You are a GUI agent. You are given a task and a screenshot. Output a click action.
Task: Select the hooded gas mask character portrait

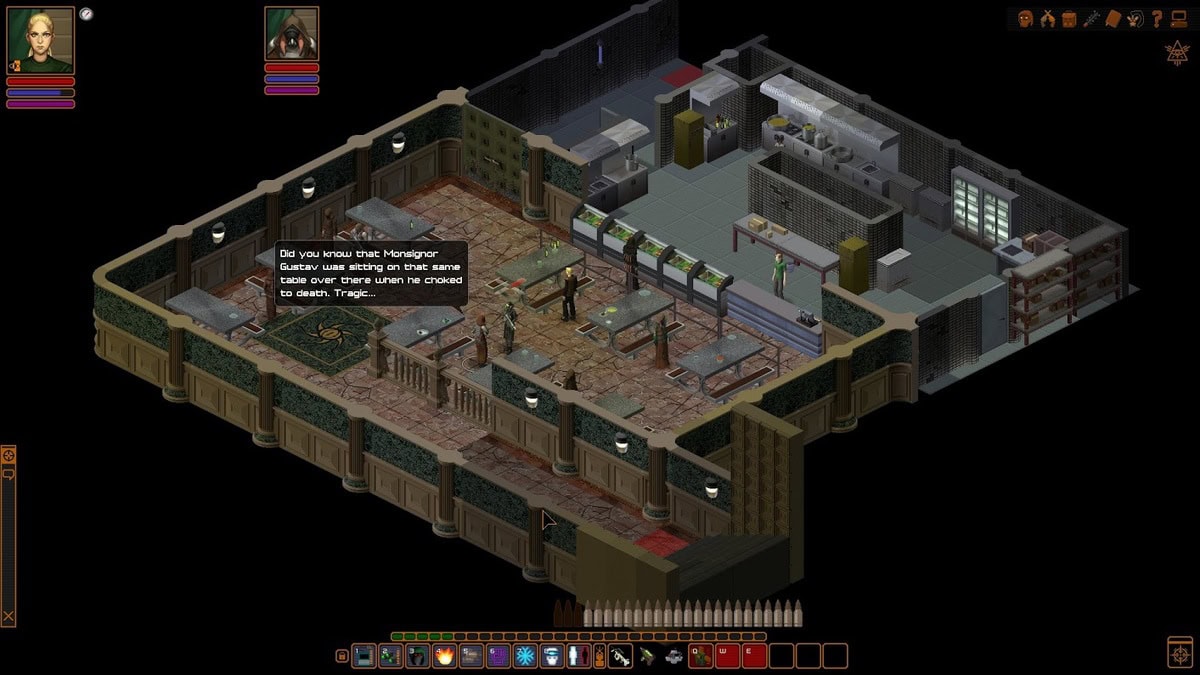pos(291,33)
